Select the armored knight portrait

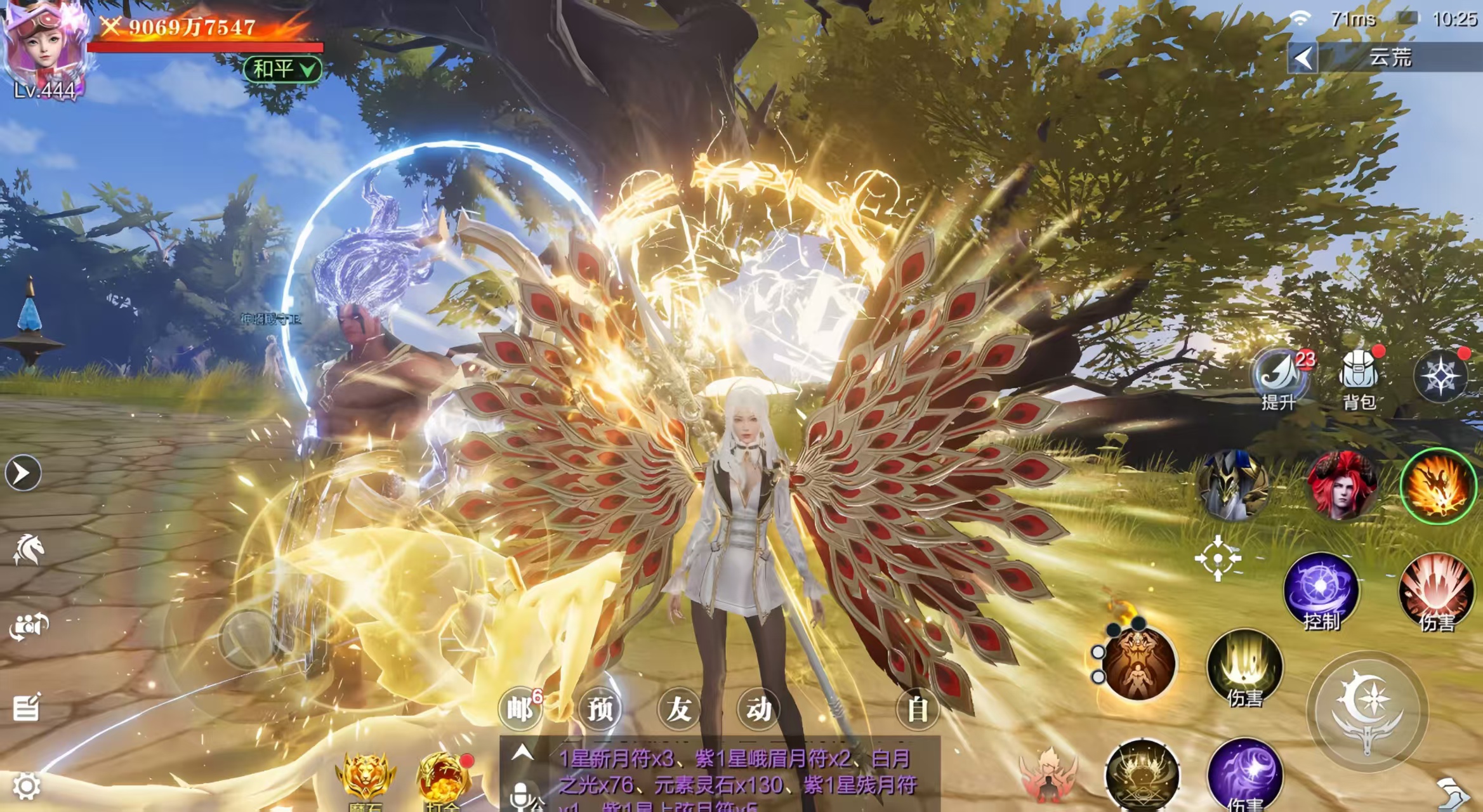[1233, 485]
